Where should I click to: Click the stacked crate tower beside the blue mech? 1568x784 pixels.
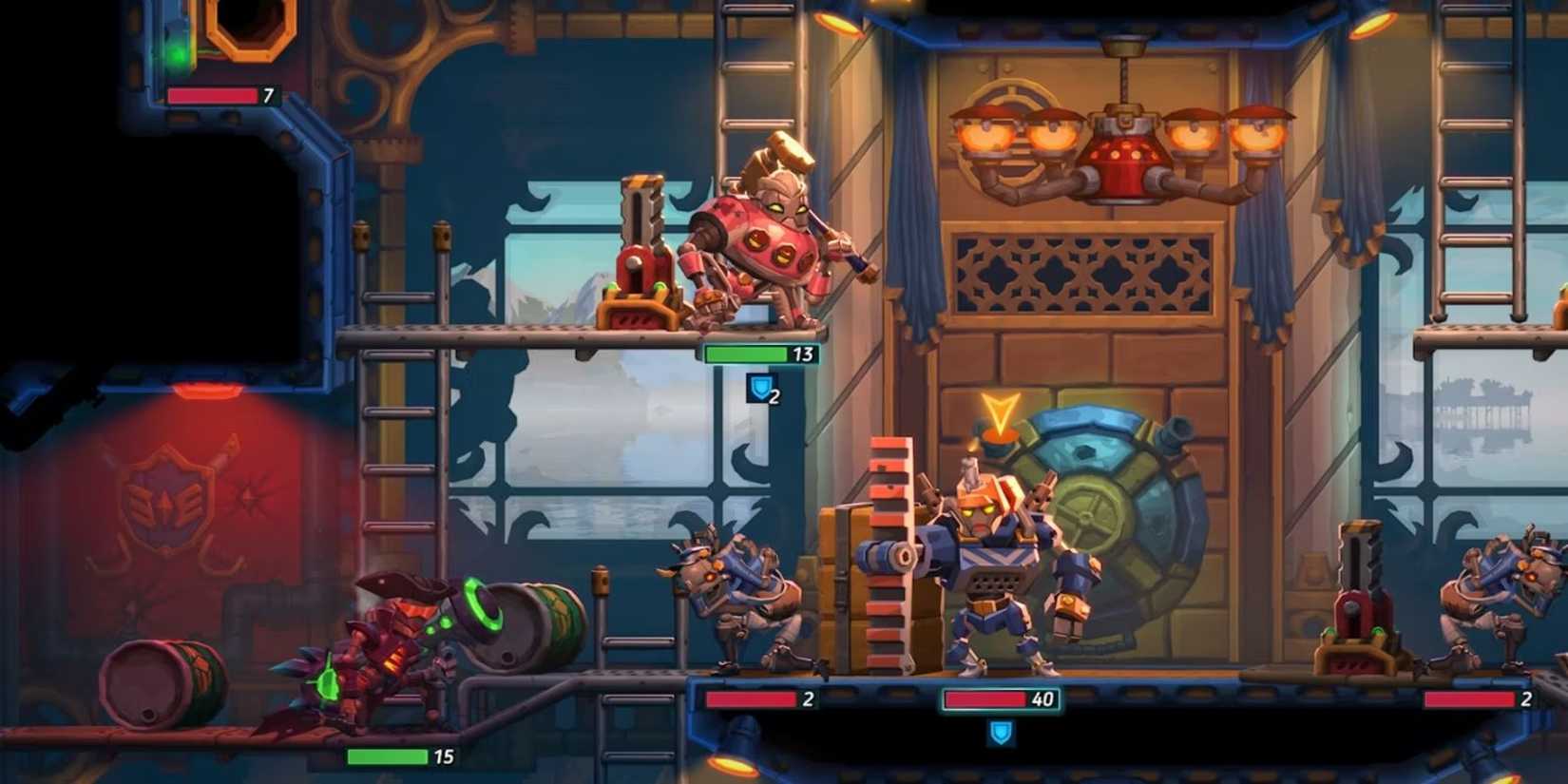pyautogui.click(x=891, y=551)
